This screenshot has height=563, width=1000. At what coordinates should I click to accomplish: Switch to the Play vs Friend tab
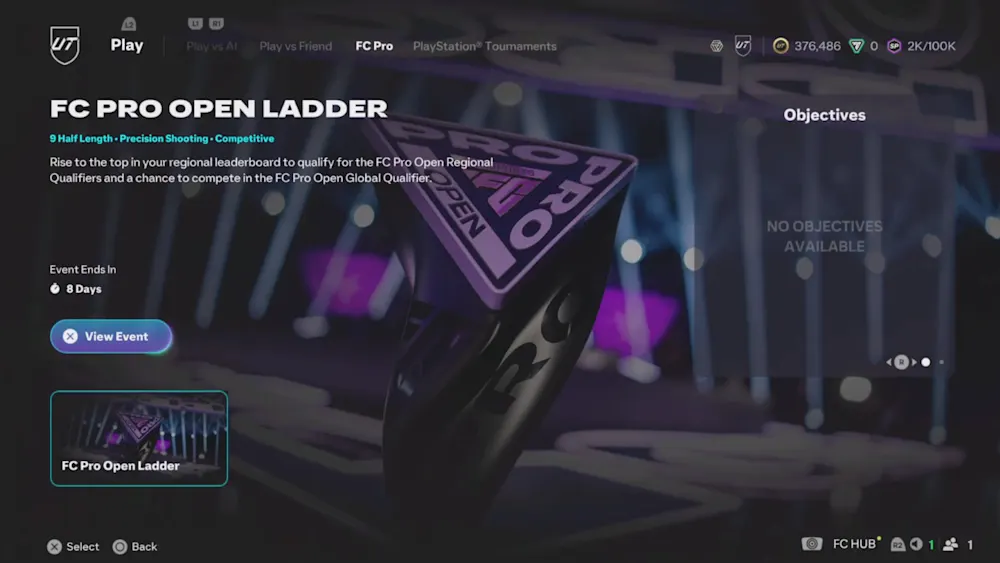tap(295, 46)
